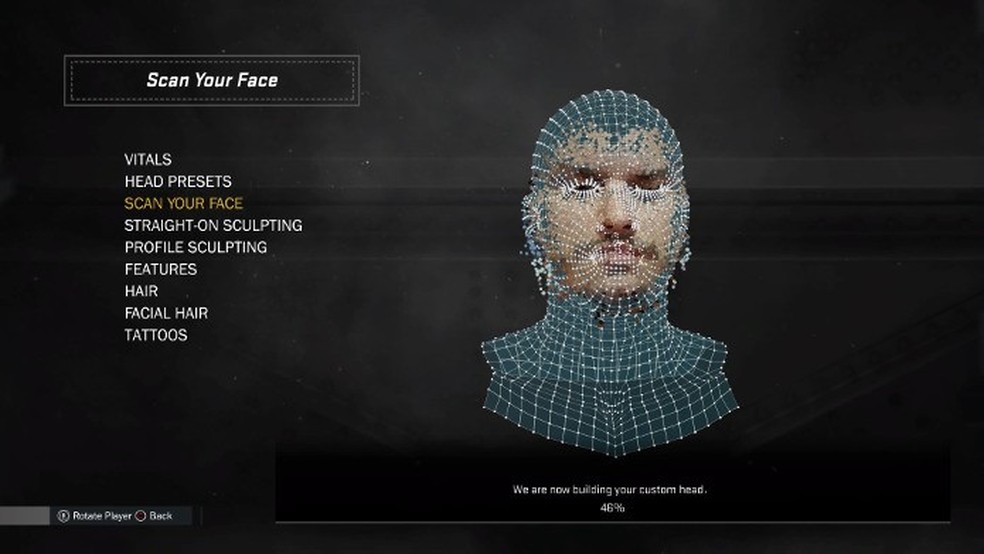Select the Features menu item
This screenshot has height=554, width=984.
point(161,269)
